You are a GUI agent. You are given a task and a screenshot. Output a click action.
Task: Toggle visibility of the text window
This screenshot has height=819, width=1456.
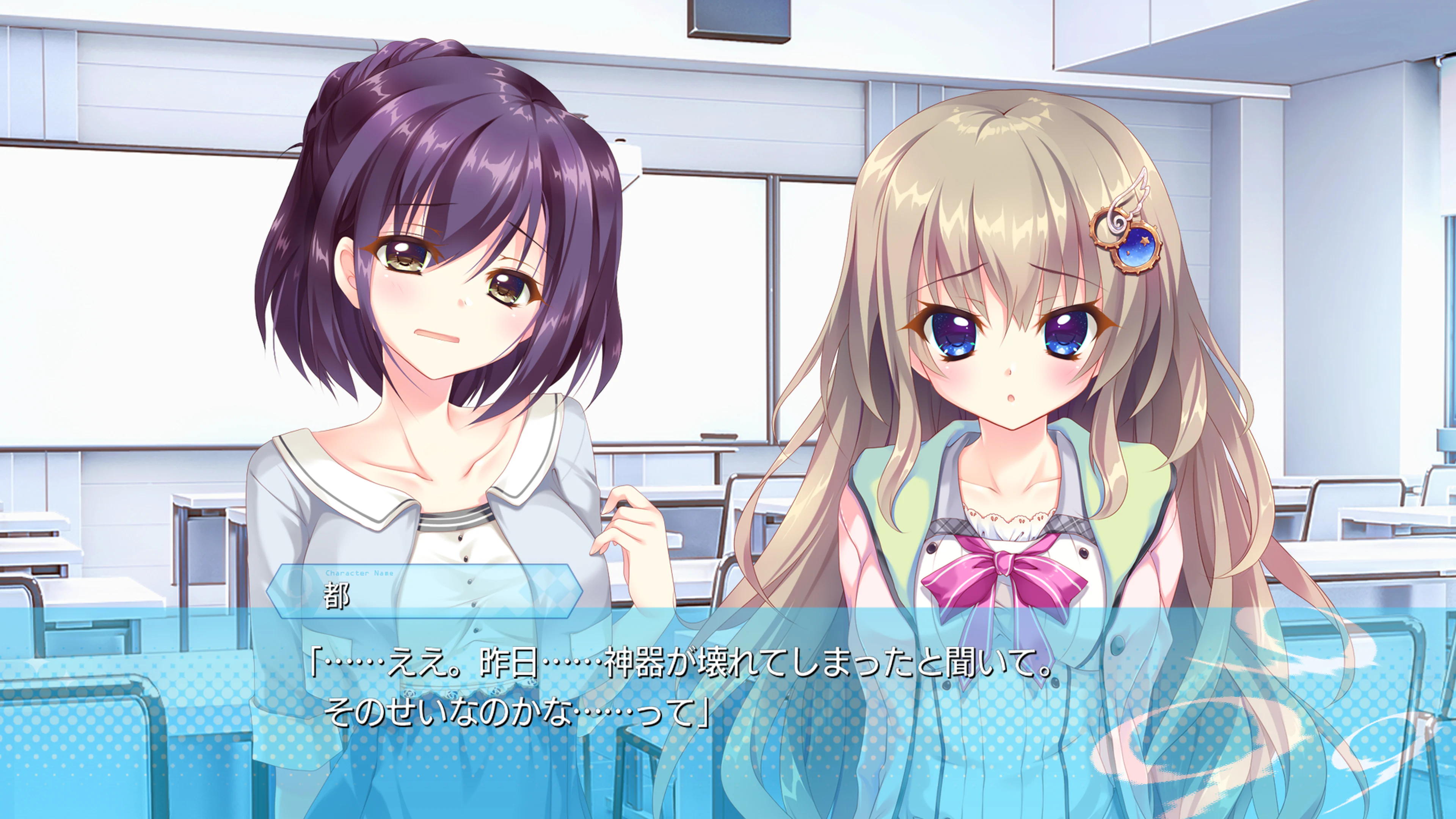[728, 706]
